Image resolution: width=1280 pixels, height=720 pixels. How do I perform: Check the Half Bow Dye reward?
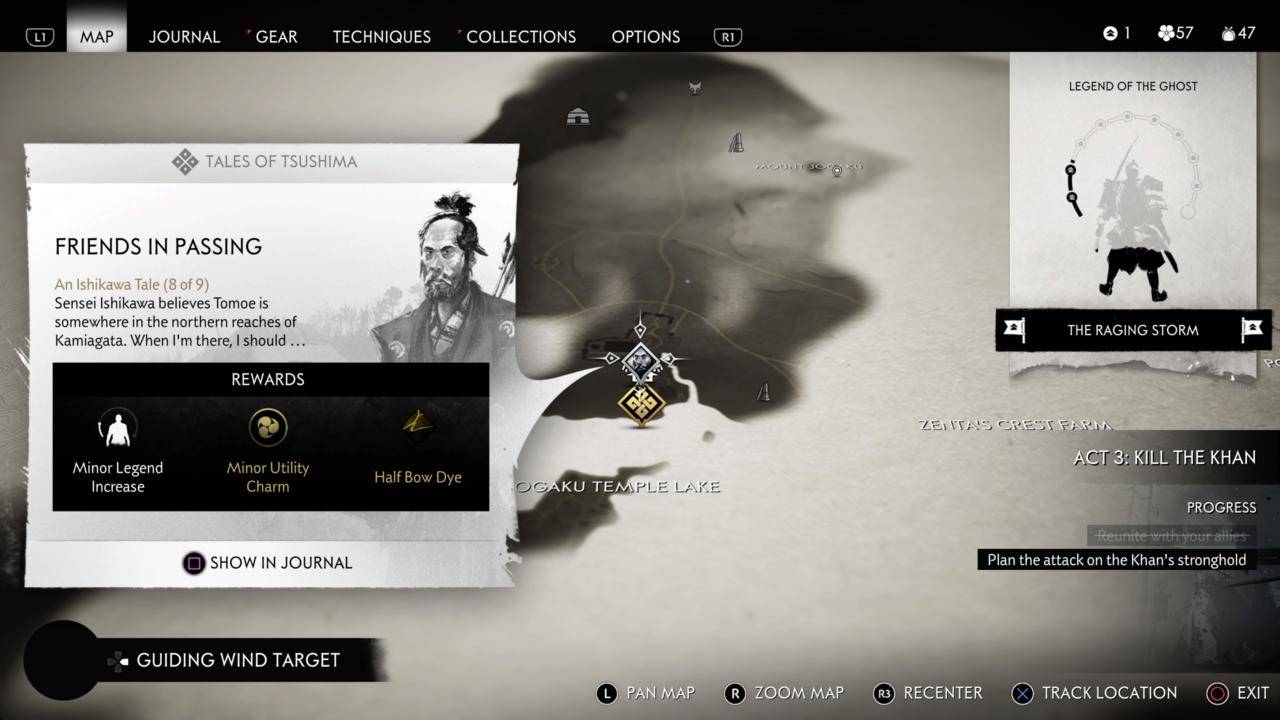(x=417, y=450)
